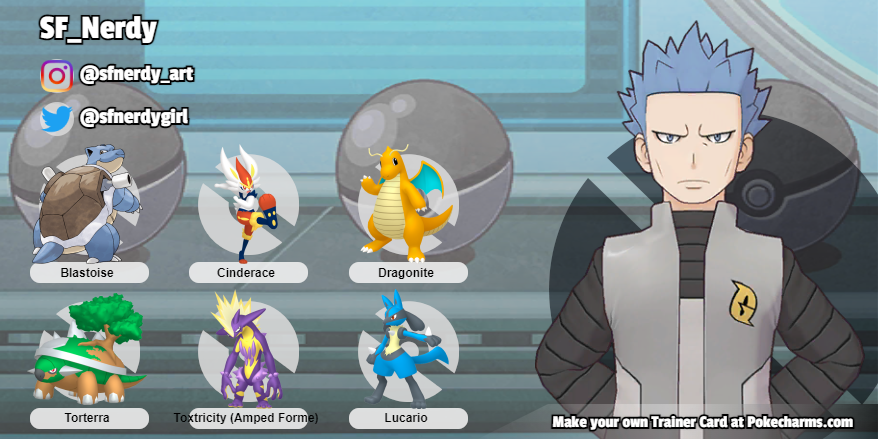Click the SF_Nerdy trainer name
The height and width of the screenshot is (439, 878).
[98, 30]
